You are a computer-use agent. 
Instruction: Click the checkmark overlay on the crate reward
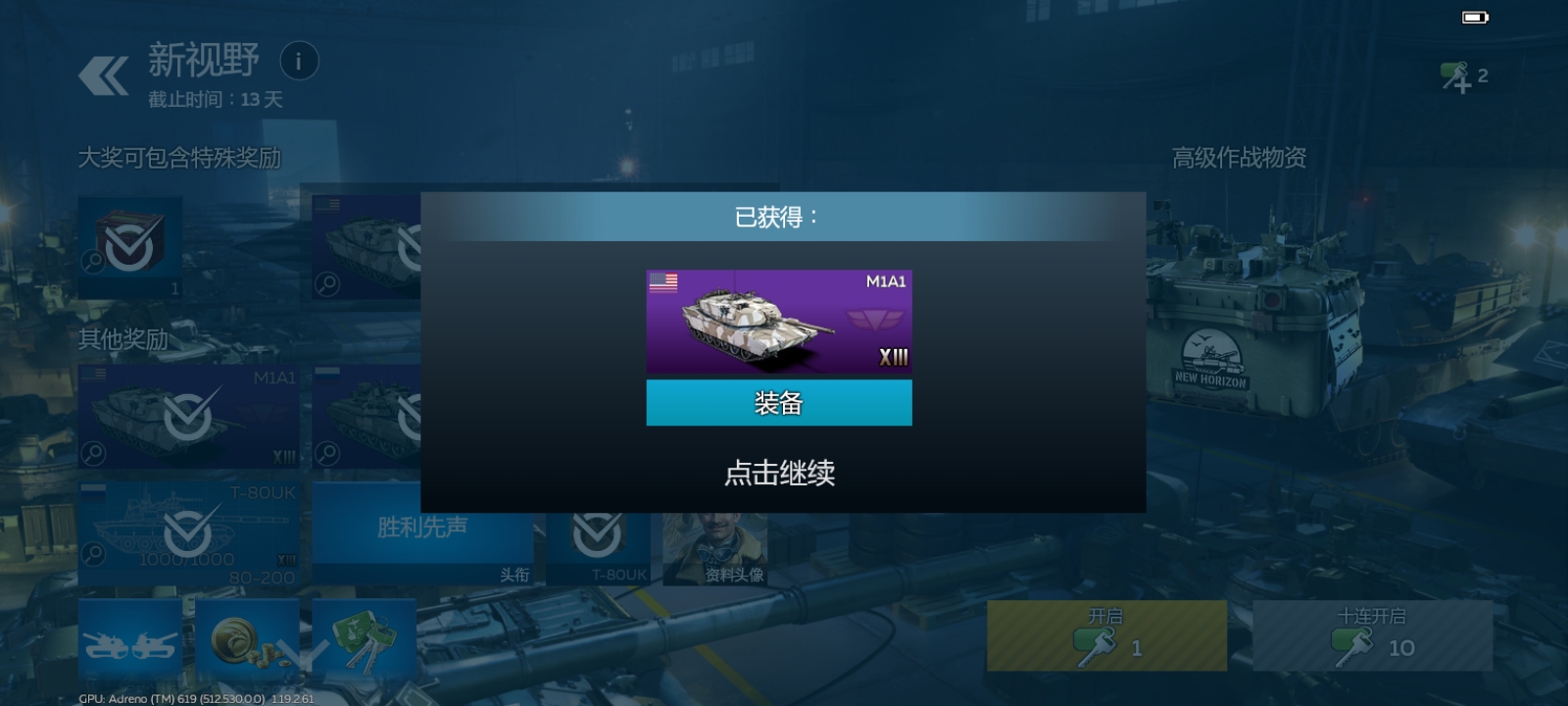point(127,245)
